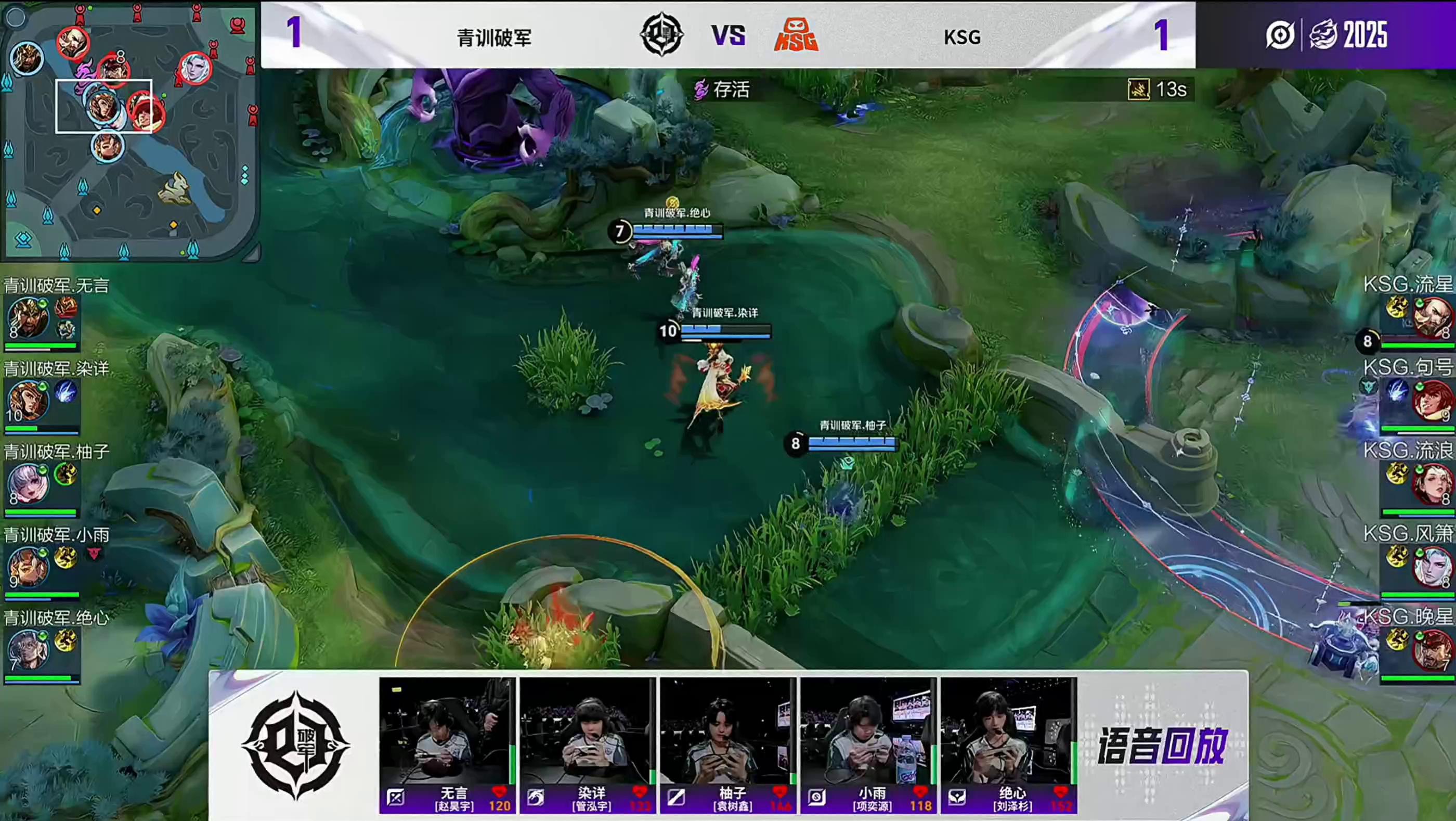Choose KSG.晚星 hero portrait
The image size is (1456, 821).
click(1431, 650)
